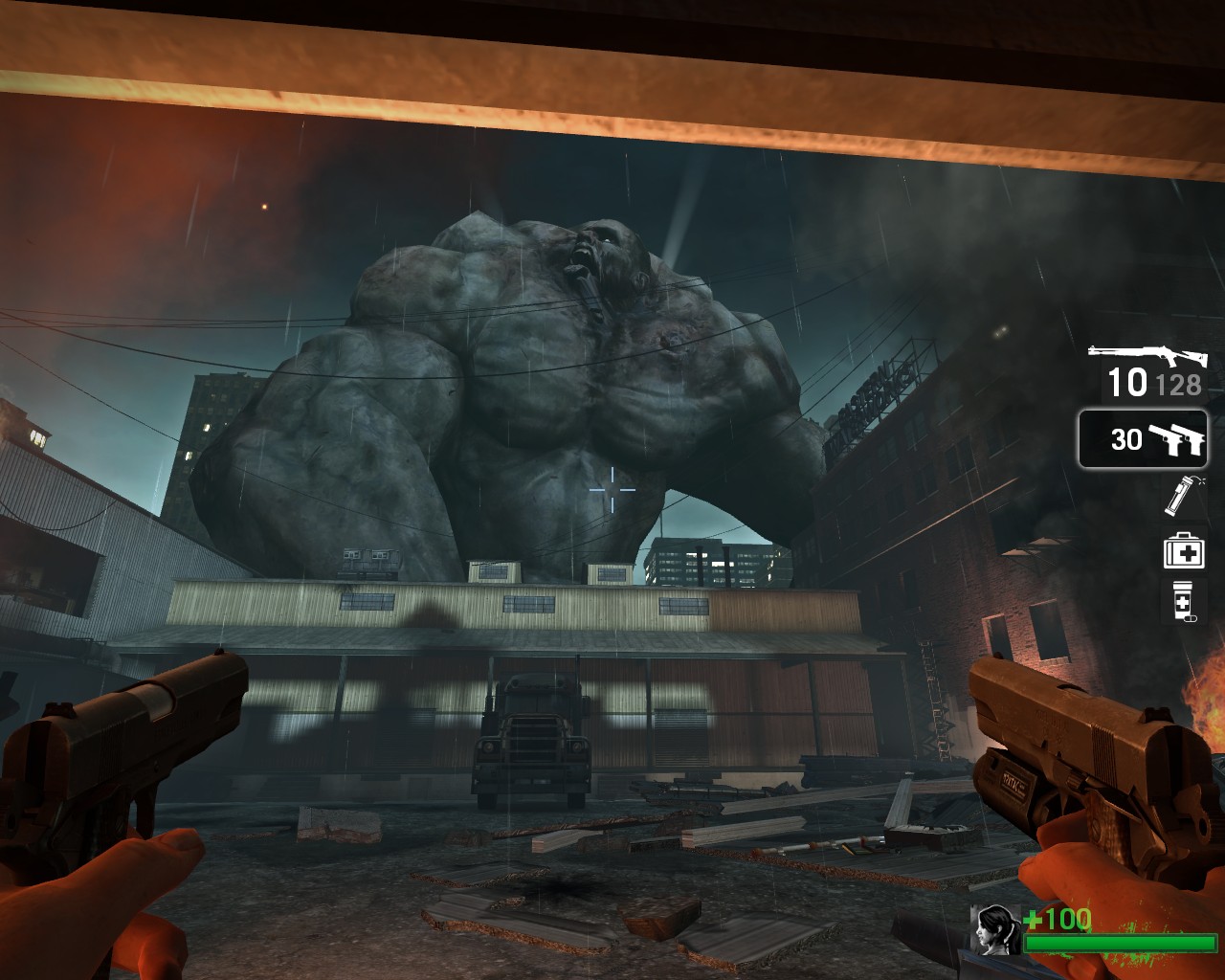Viewport: 1225px width, 980px height.
Task: Click the survivor portrait beside the health bar
Action: click(995, 929)
